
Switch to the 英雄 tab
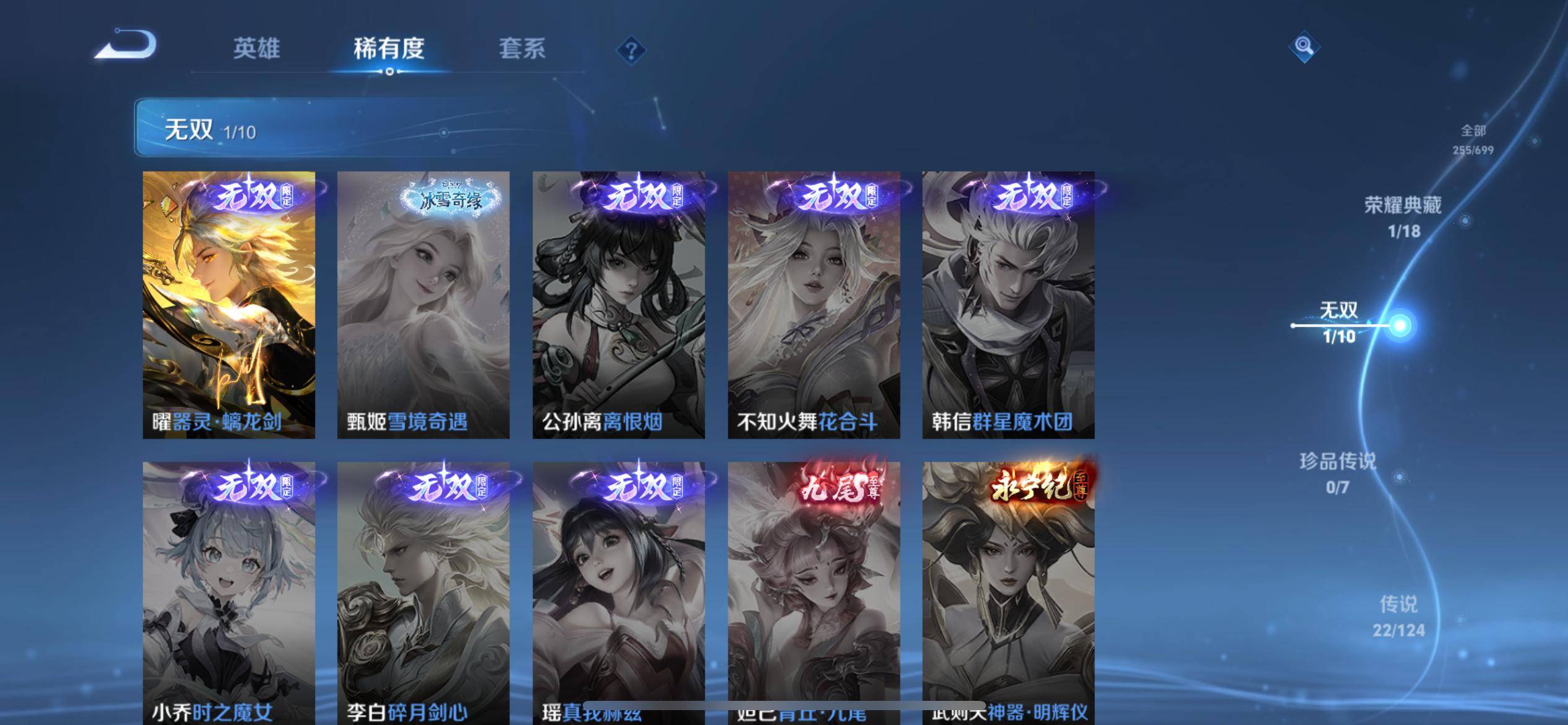[x=256, y=49]
